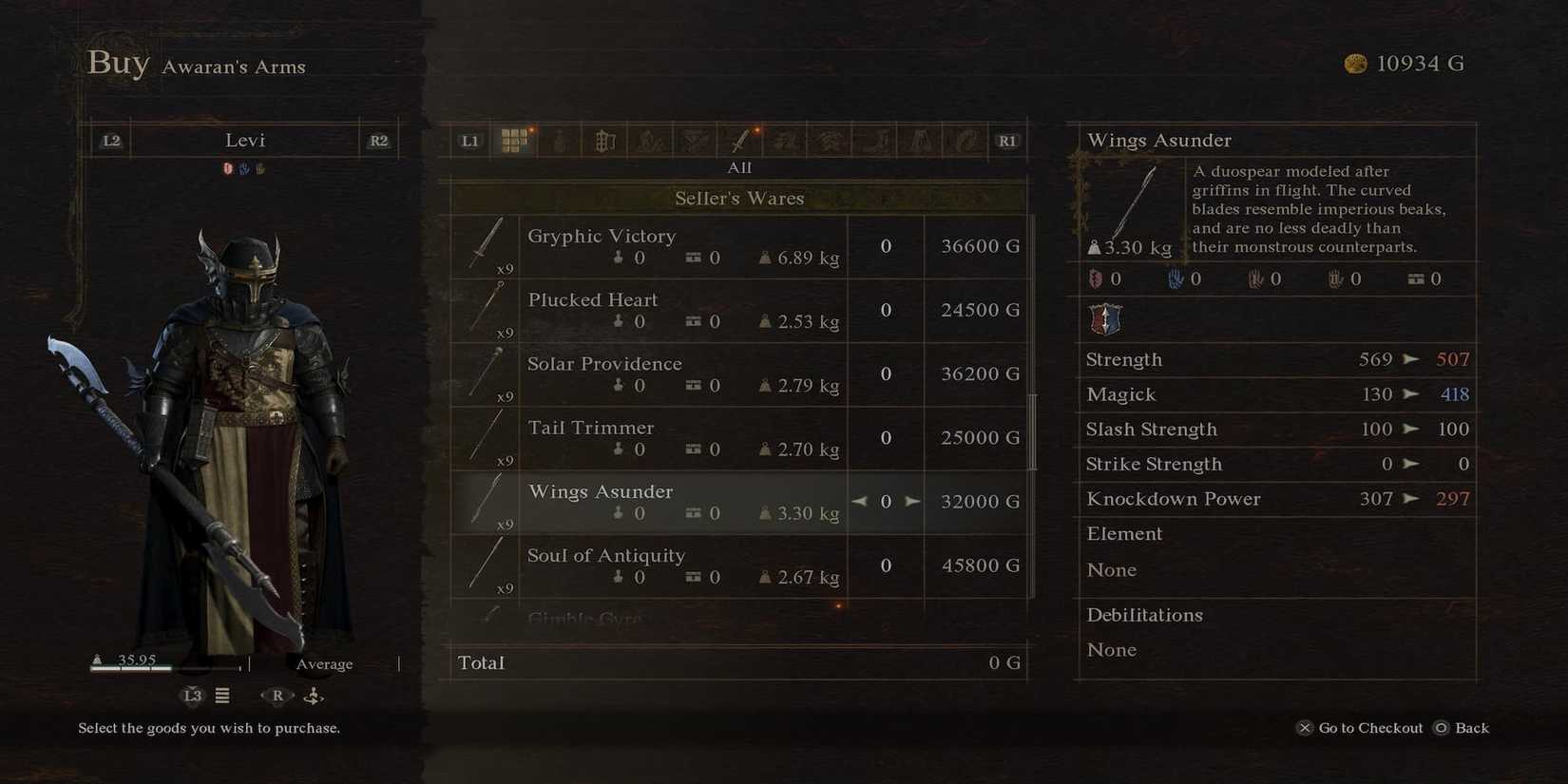The width and height of the screenshot is (1568, 784).
Task: Open the All items grid icon
Action: (x=516, y=140)
